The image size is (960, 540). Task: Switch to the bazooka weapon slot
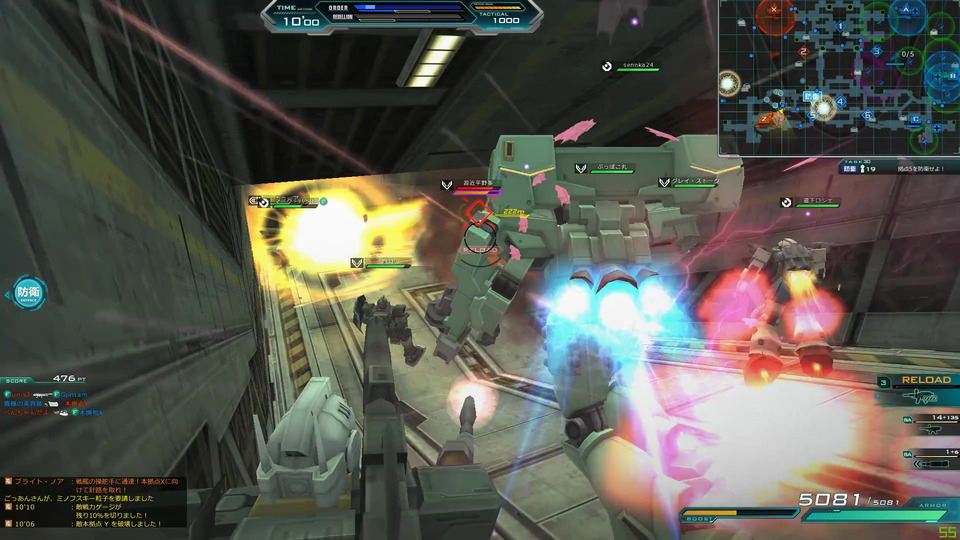pos(931,461)
